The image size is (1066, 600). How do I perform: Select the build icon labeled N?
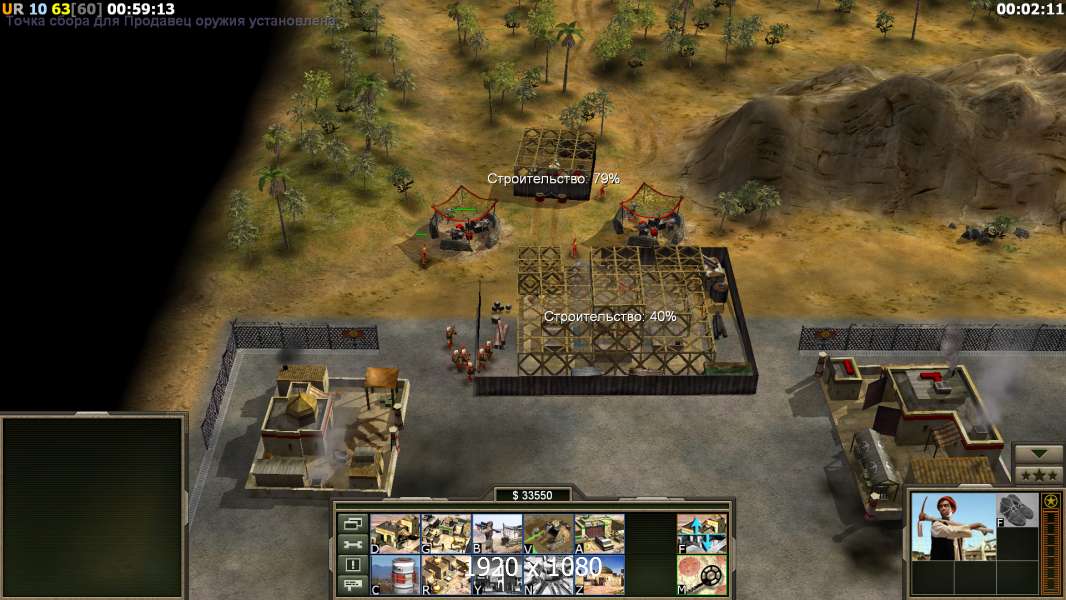(x=548, y=575)
